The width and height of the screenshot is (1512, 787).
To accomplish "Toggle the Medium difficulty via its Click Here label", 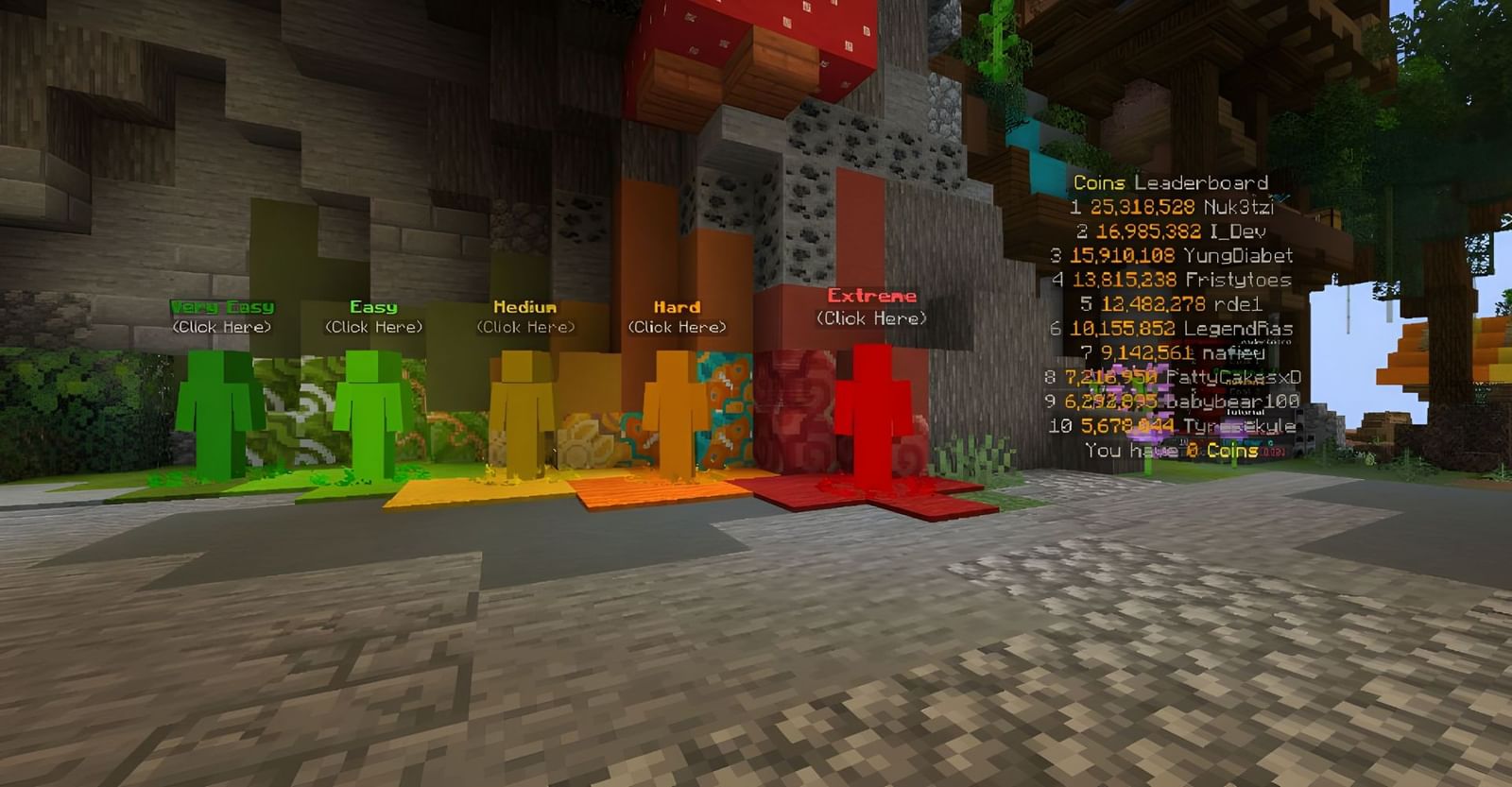I will click(x=525, y=328).
